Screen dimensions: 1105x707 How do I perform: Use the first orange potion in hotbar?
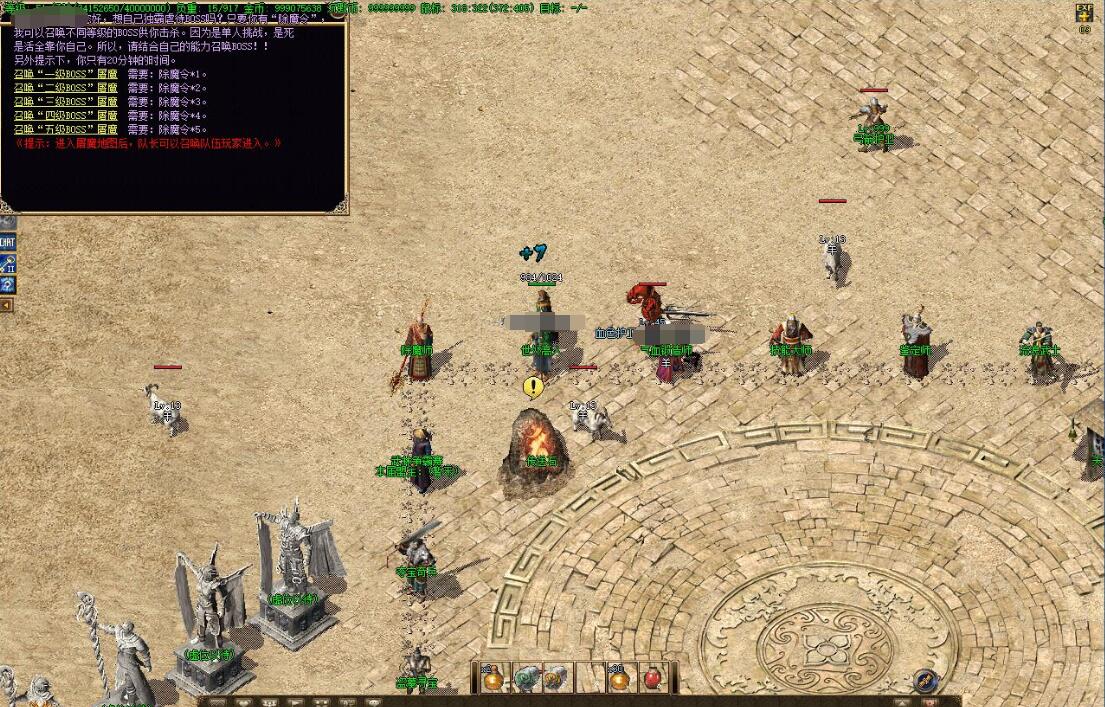pos(493,678)
